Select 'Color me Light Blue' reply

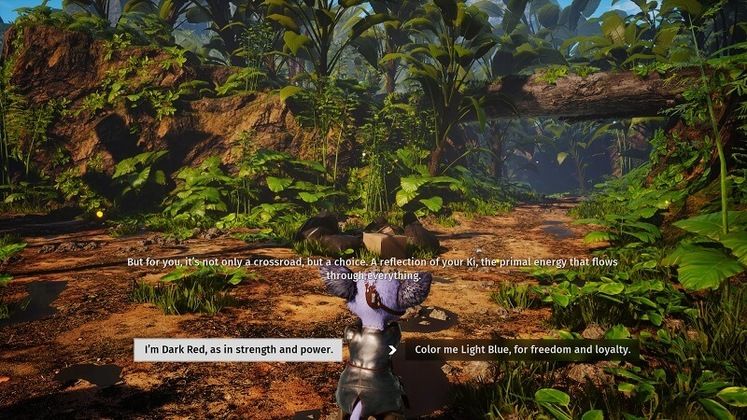(x=516, y=350)
